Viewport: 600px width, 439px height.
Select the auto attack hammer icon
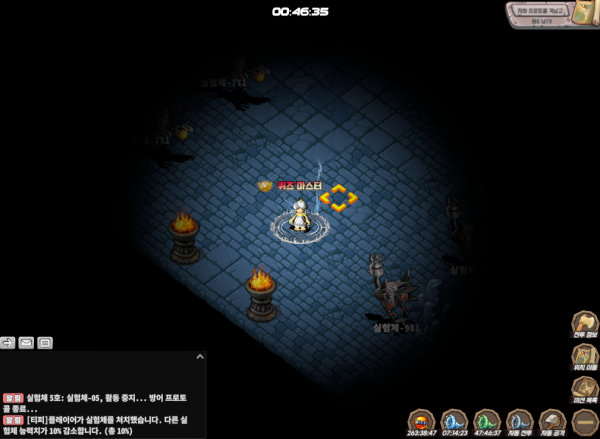(552, 422)
